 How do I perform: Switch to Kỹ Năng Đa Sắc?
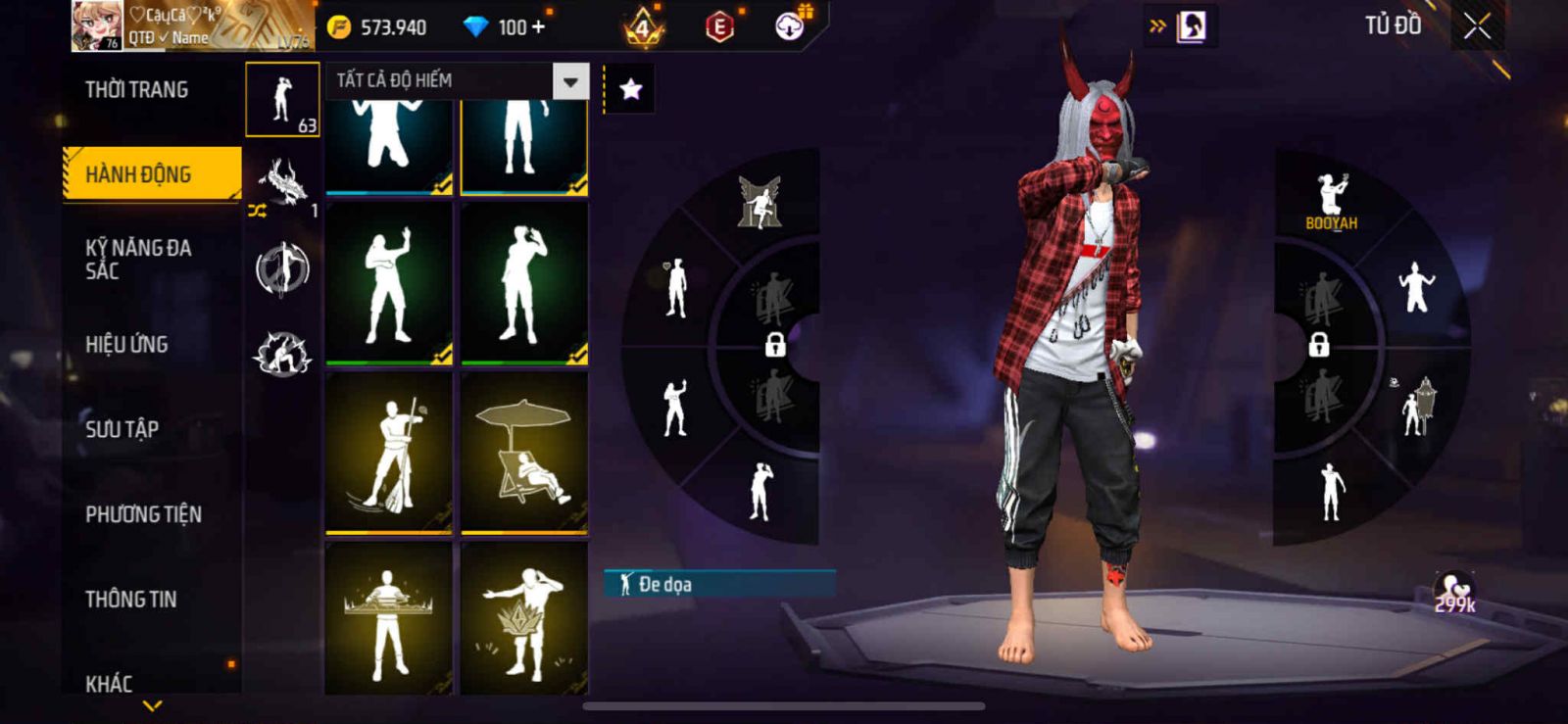click(x=138, y=259)
